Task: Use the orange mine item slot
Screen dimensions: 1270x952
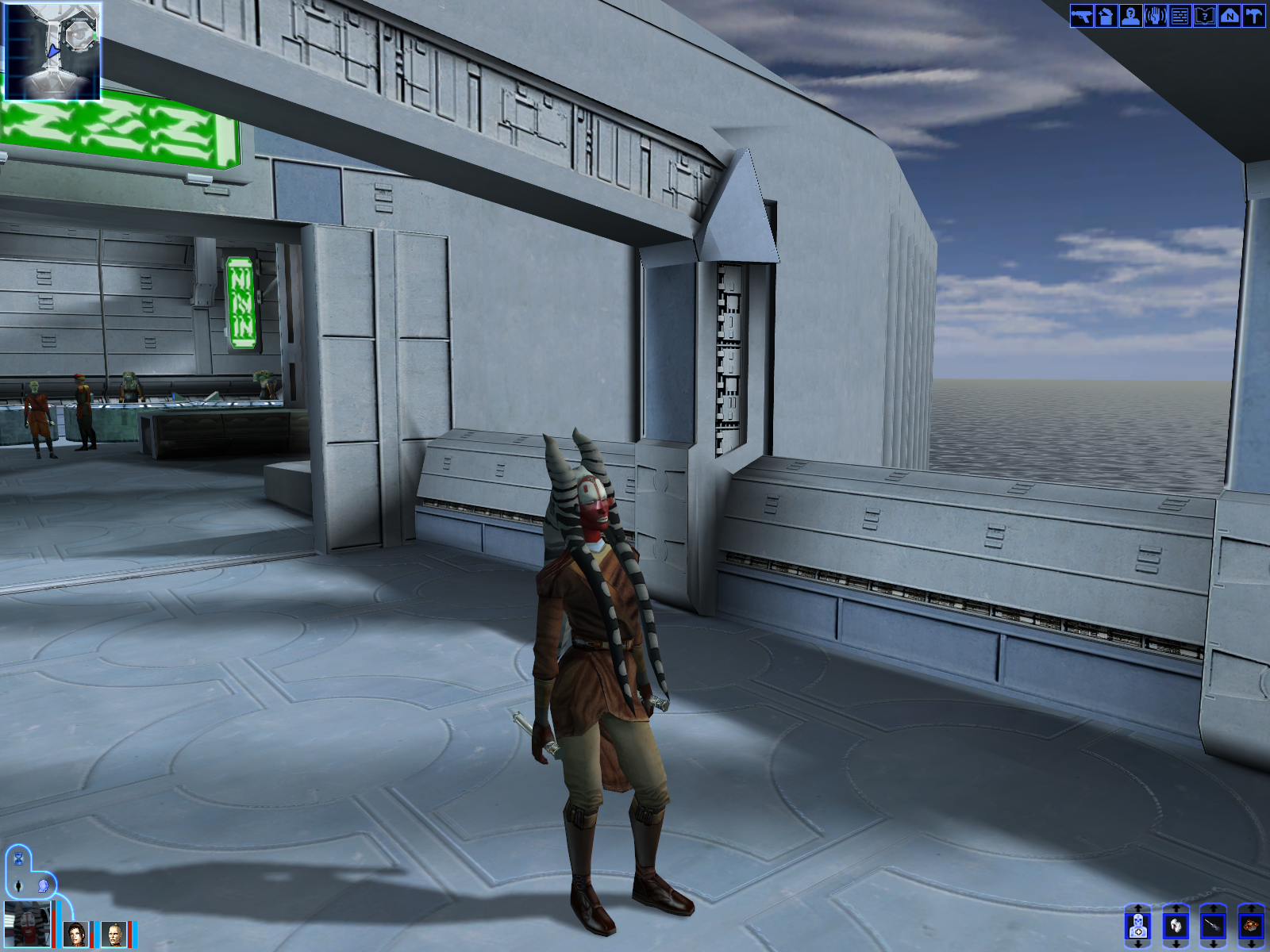Action: pos(1251,926)
